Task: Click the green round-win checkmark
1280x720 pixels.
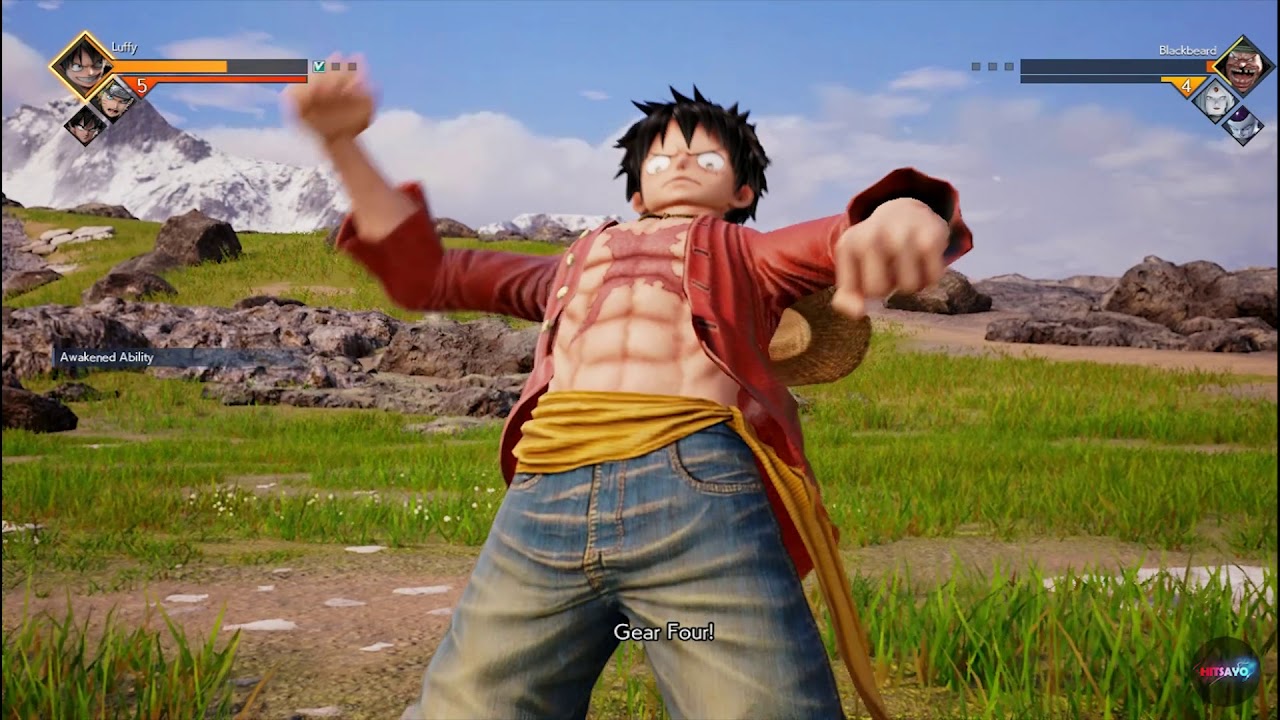Action: (319, 67)
